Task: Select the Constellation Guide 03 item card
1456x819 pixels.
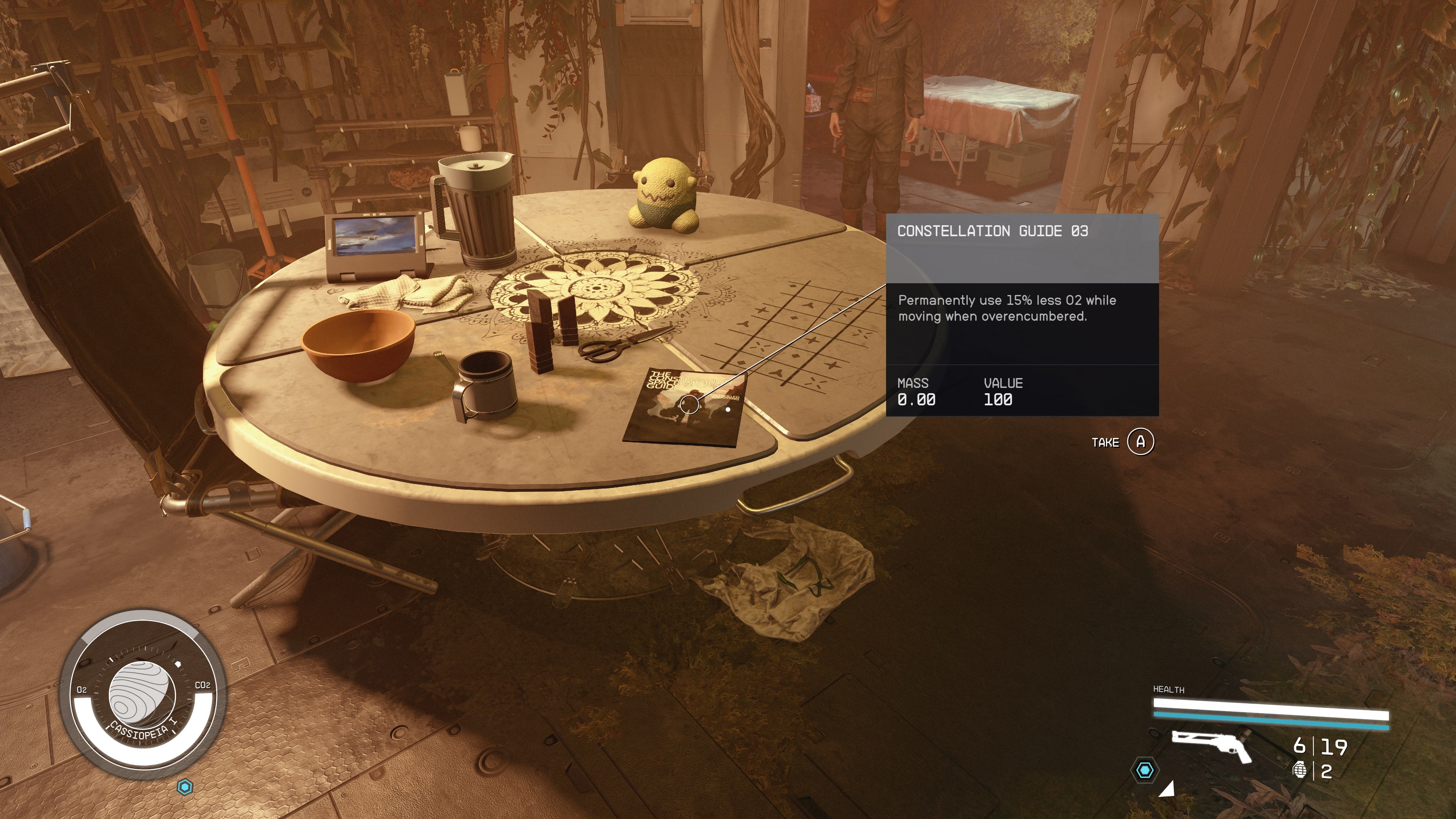Action: [x=1022, y=315]
